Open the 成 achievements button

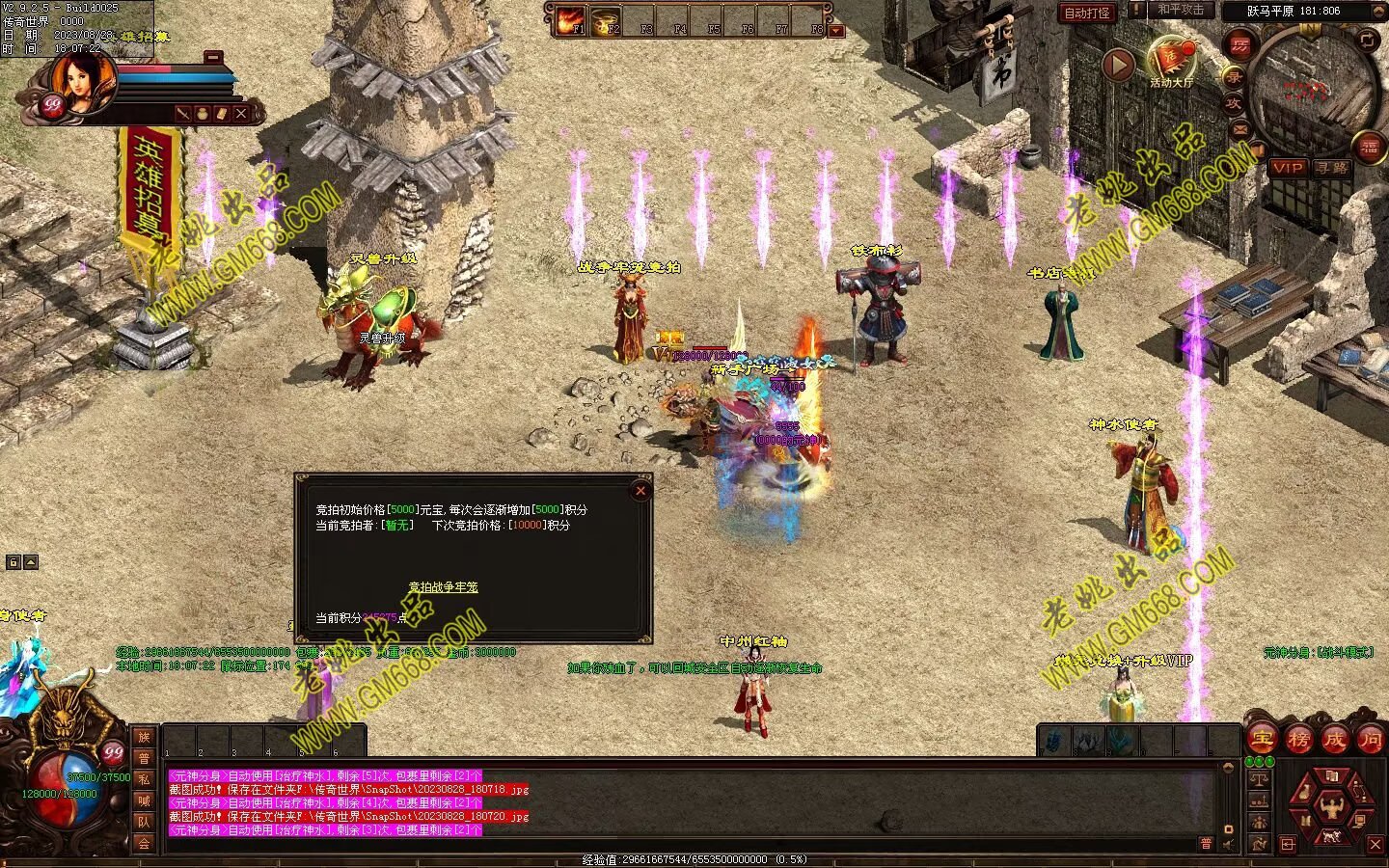[1334, 740]
